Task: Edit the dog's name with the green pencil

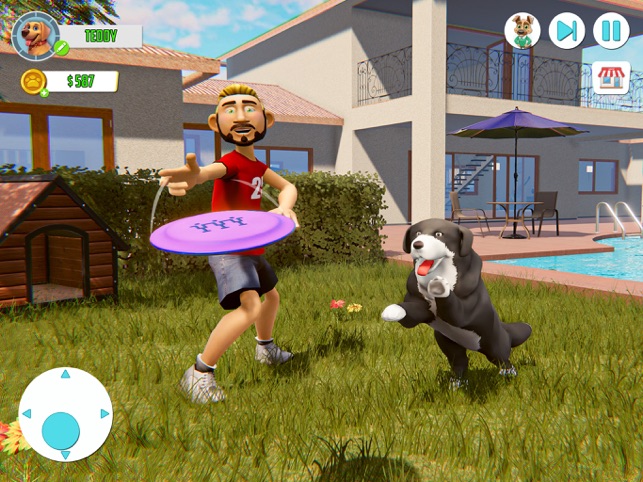Action: click(62, 47)
